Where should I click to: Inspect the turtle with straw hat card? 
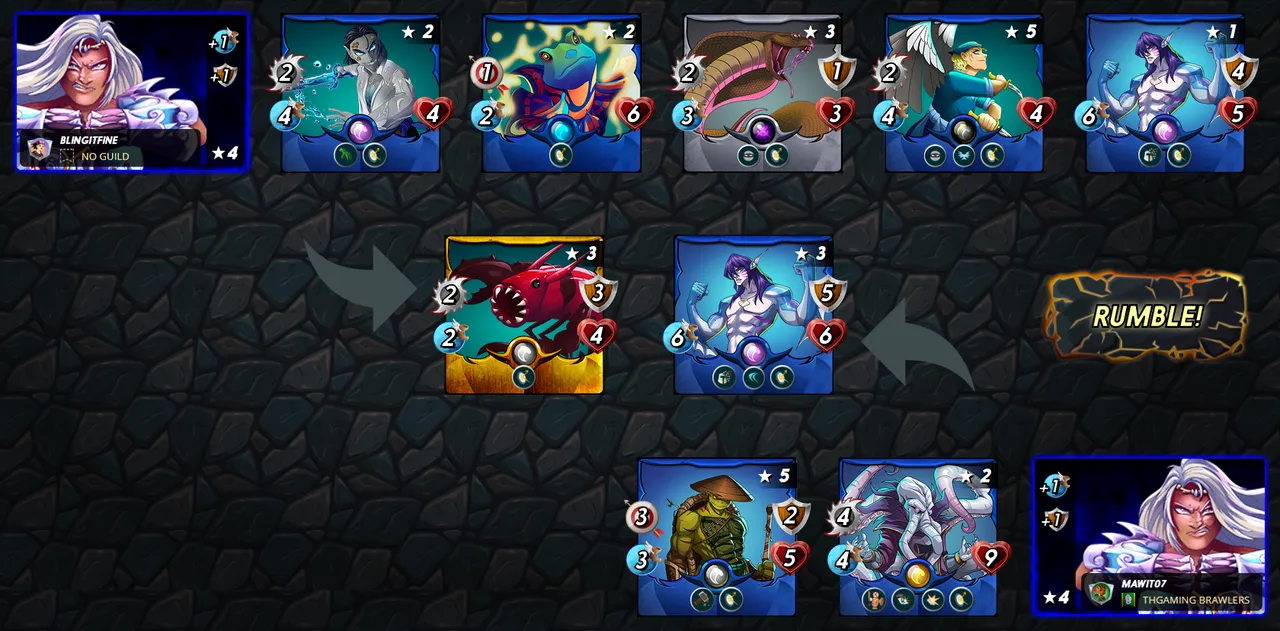(717, 536)
